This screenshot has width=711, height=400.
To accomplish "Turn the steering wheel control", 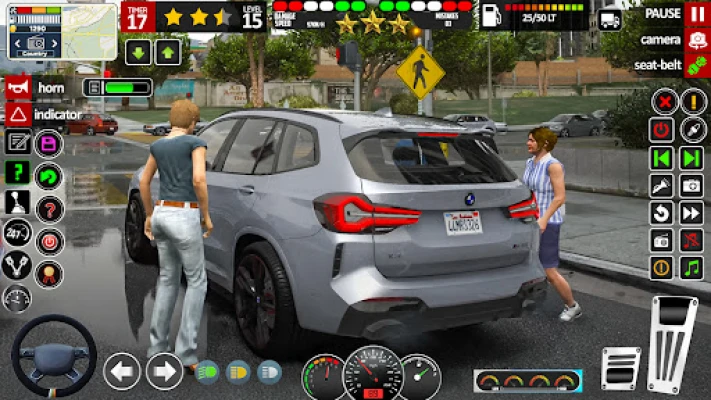I will click(x=53, y=355).
